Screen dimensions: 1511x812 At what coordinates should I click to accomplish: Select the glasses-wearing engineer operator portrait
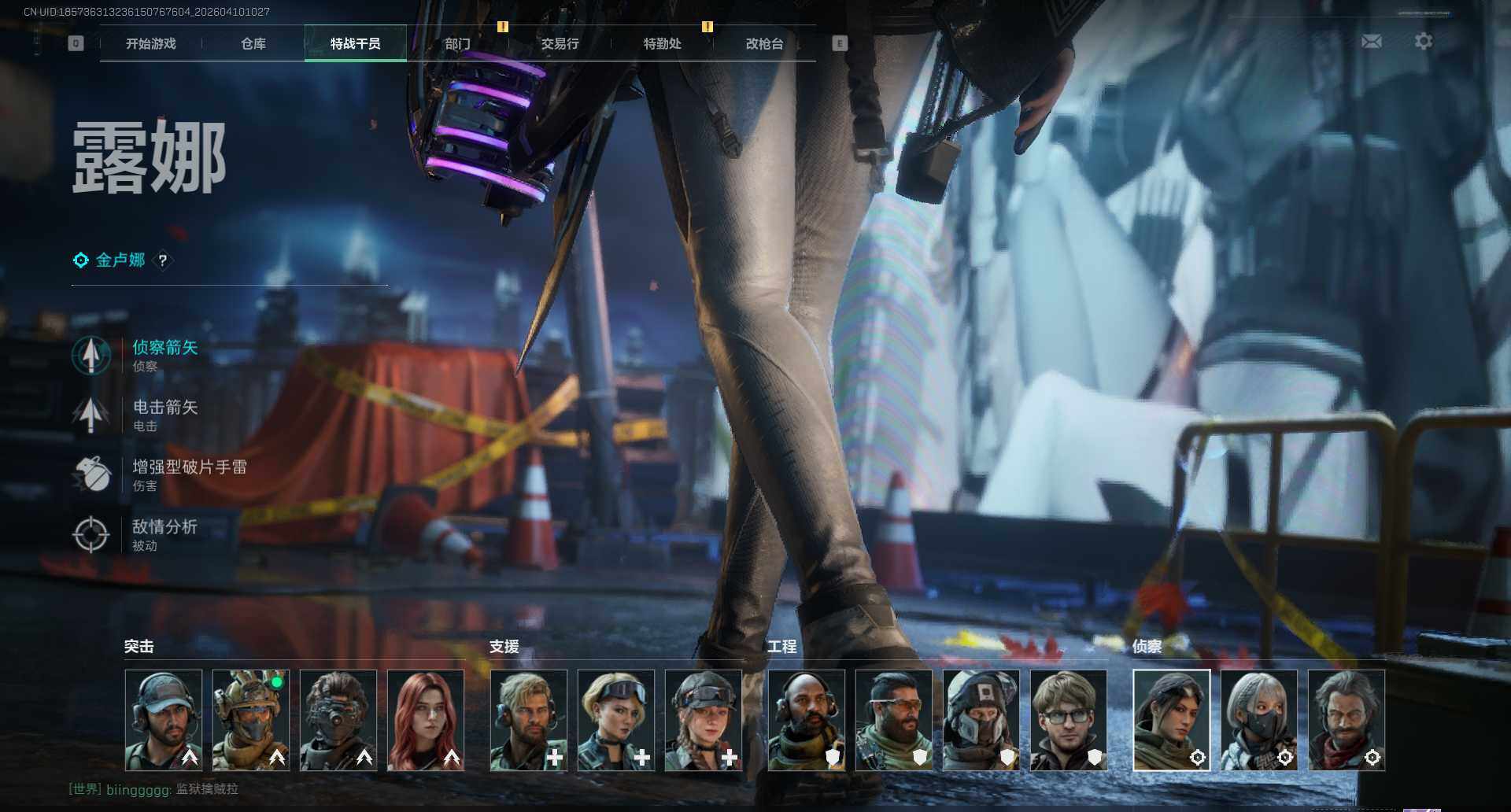tap(1068, 719)
